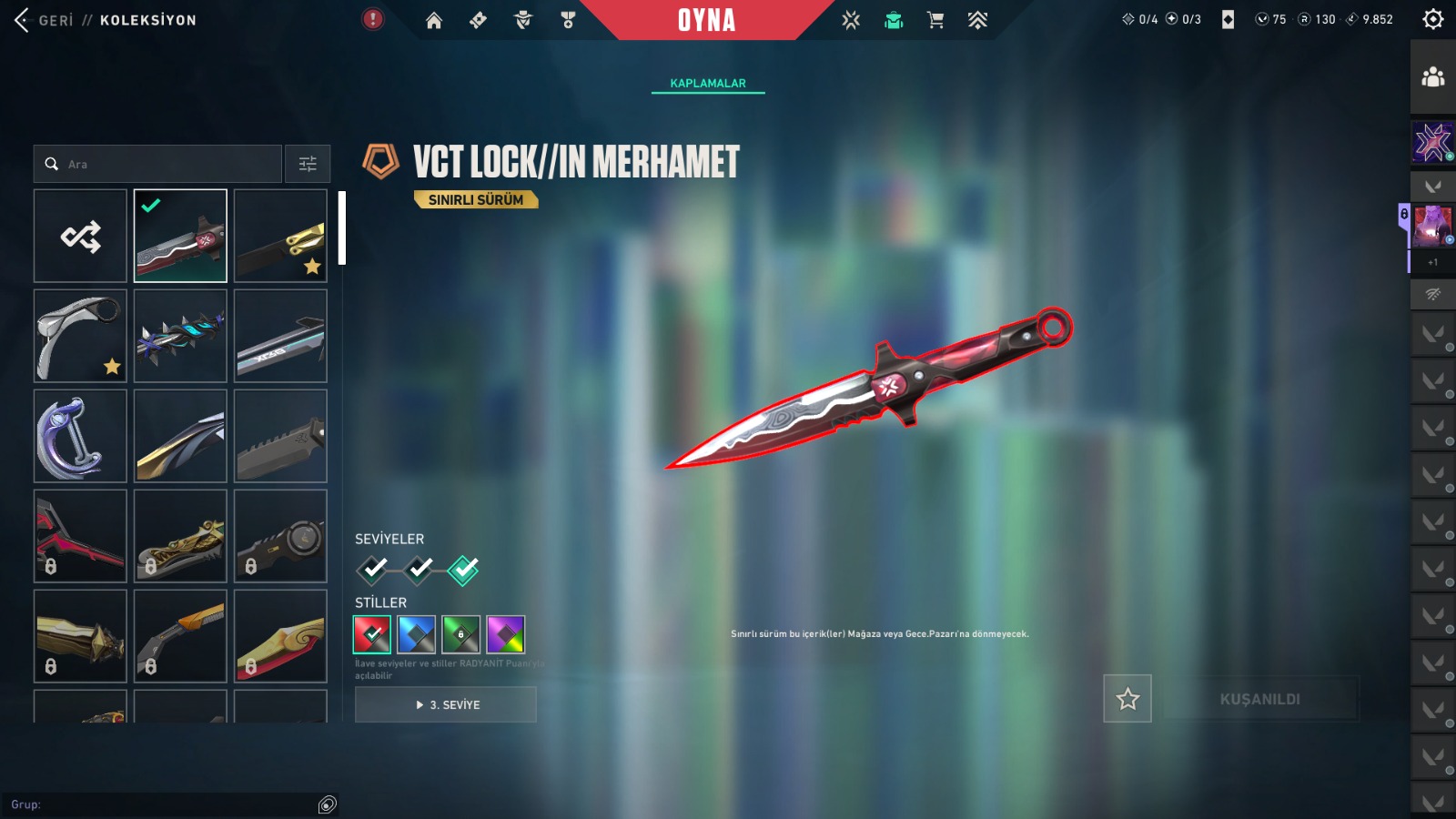Choose the silver karambit skin thumbnail
The height and width of the screenshot is (819, 1456).
[81, 336]
